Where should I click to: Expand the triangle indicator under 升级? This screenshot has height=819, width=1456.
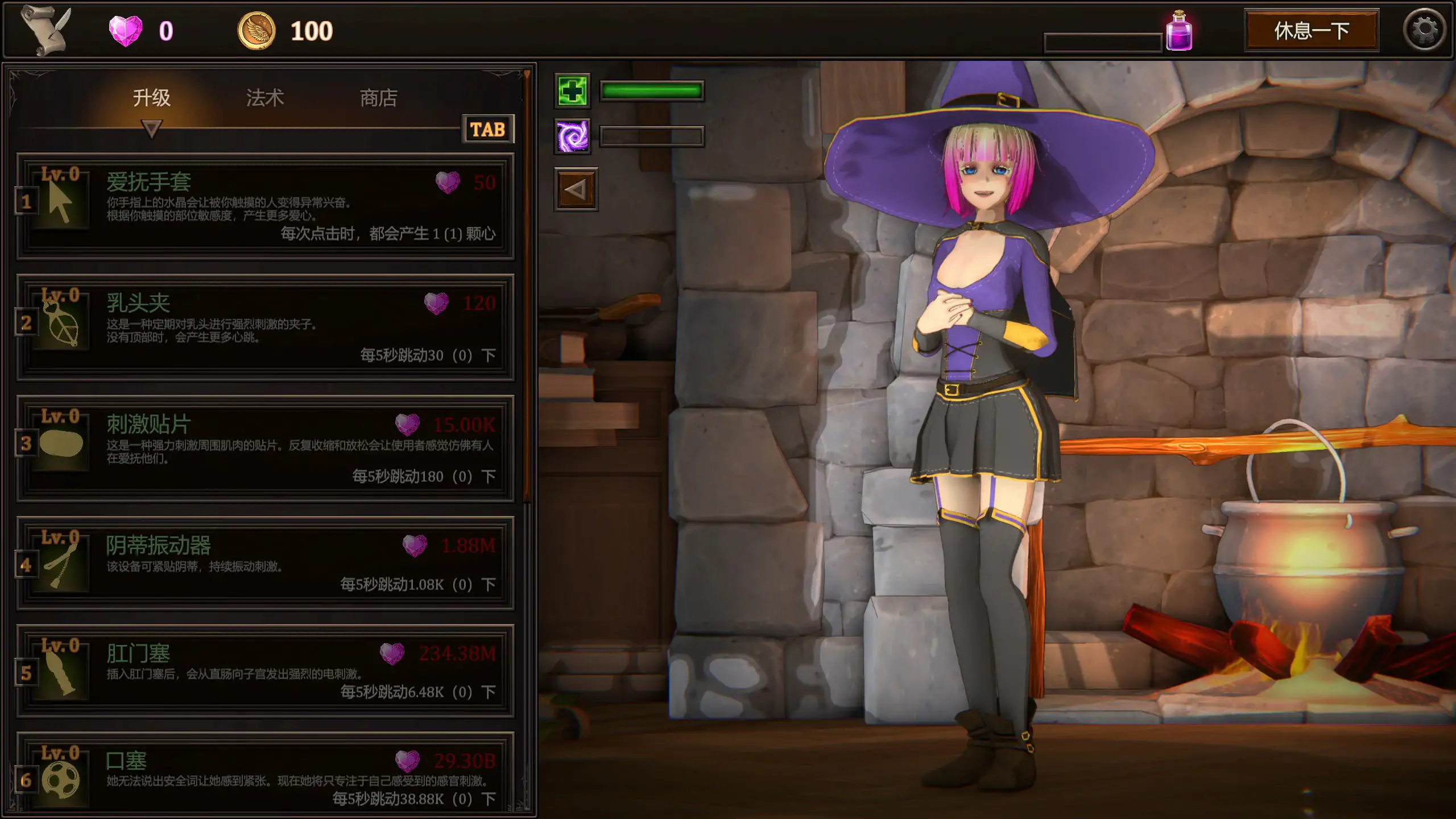click(x=151, y=130)
